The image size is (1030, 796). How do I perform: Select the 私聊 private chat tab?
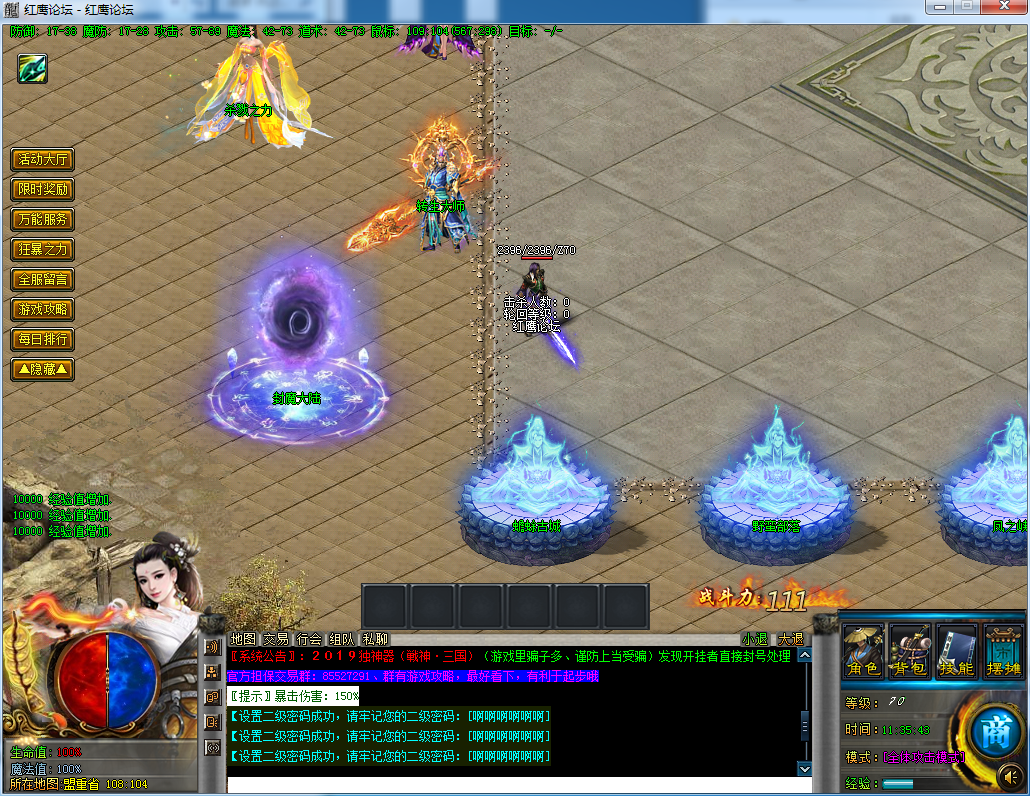375,639
